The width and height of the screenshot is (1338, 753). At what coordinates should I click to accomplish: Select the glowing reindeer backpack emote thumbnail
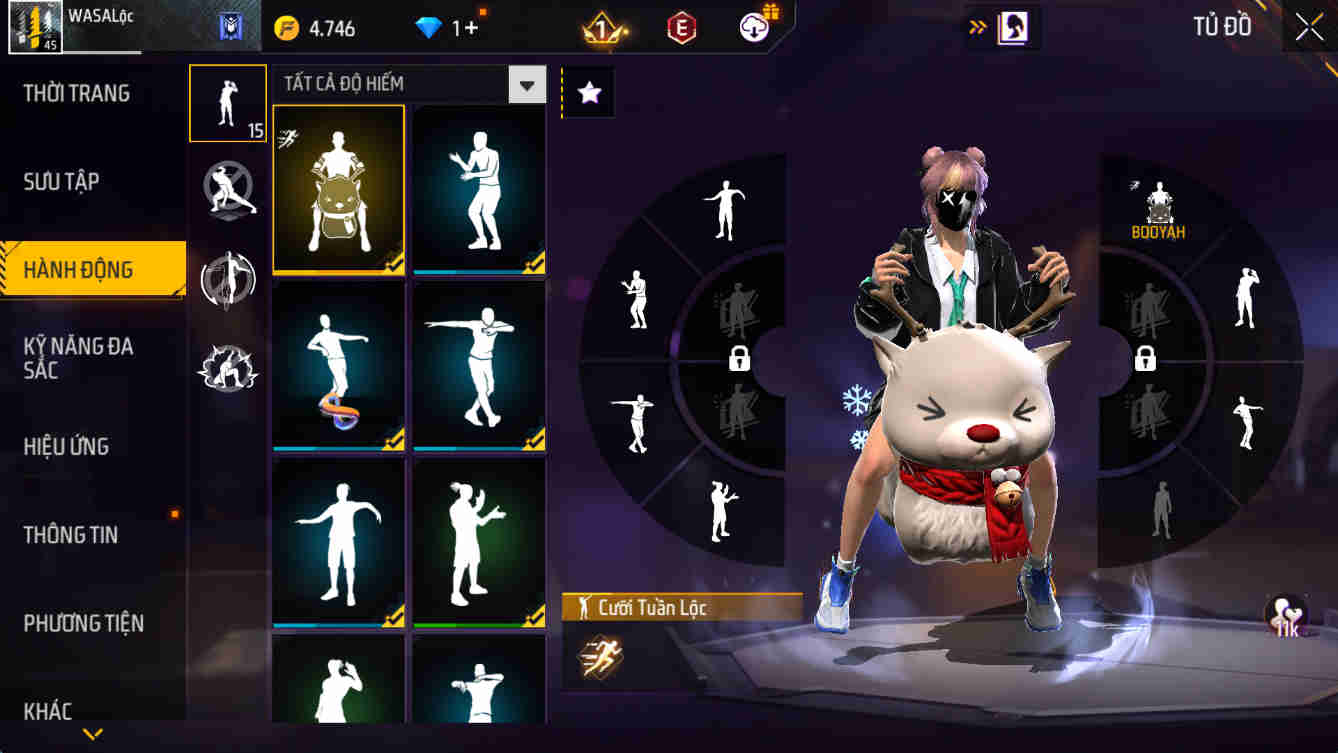point(338,188)
